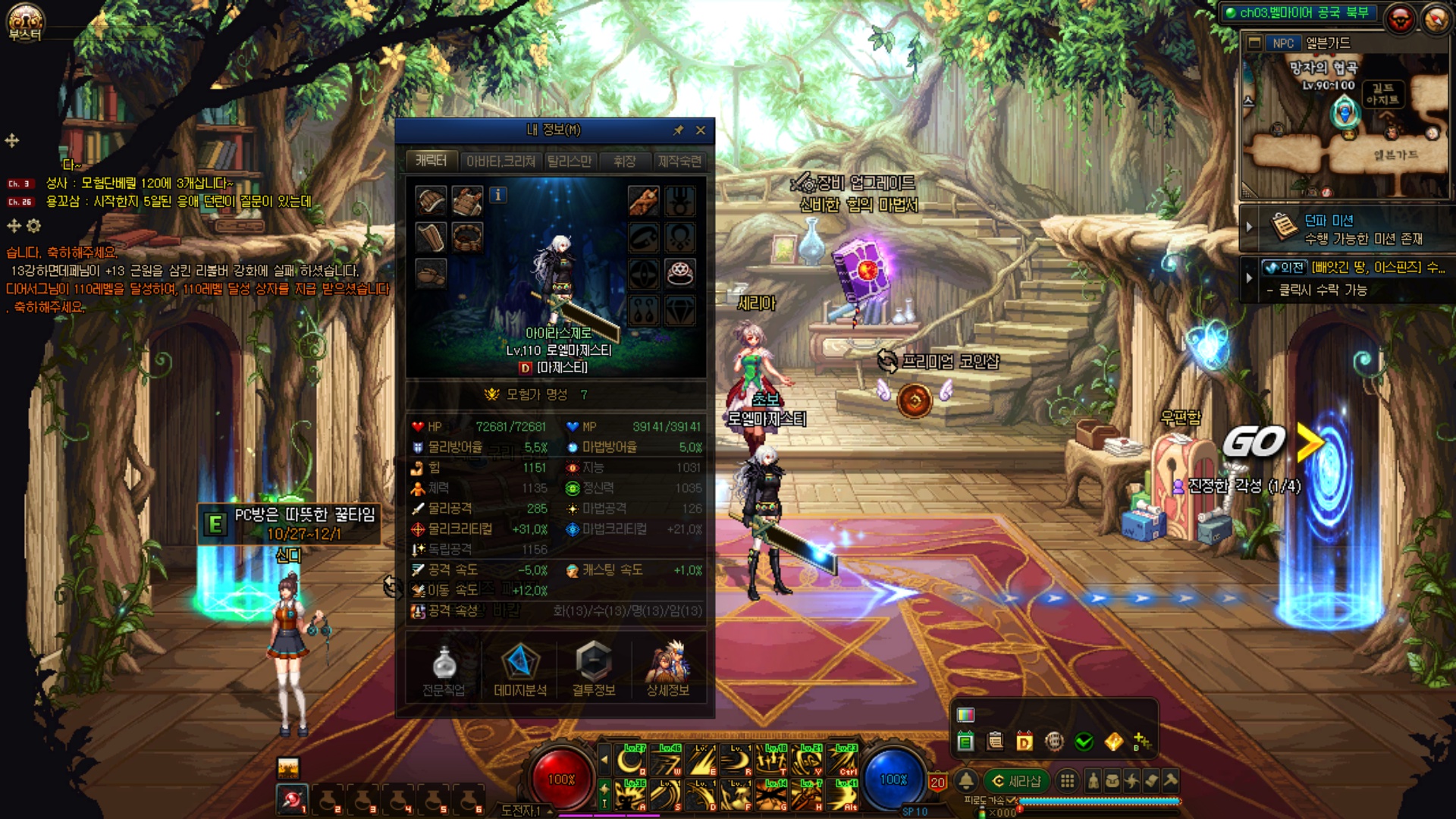View 결투정보 duel information

tap(594, 670)
